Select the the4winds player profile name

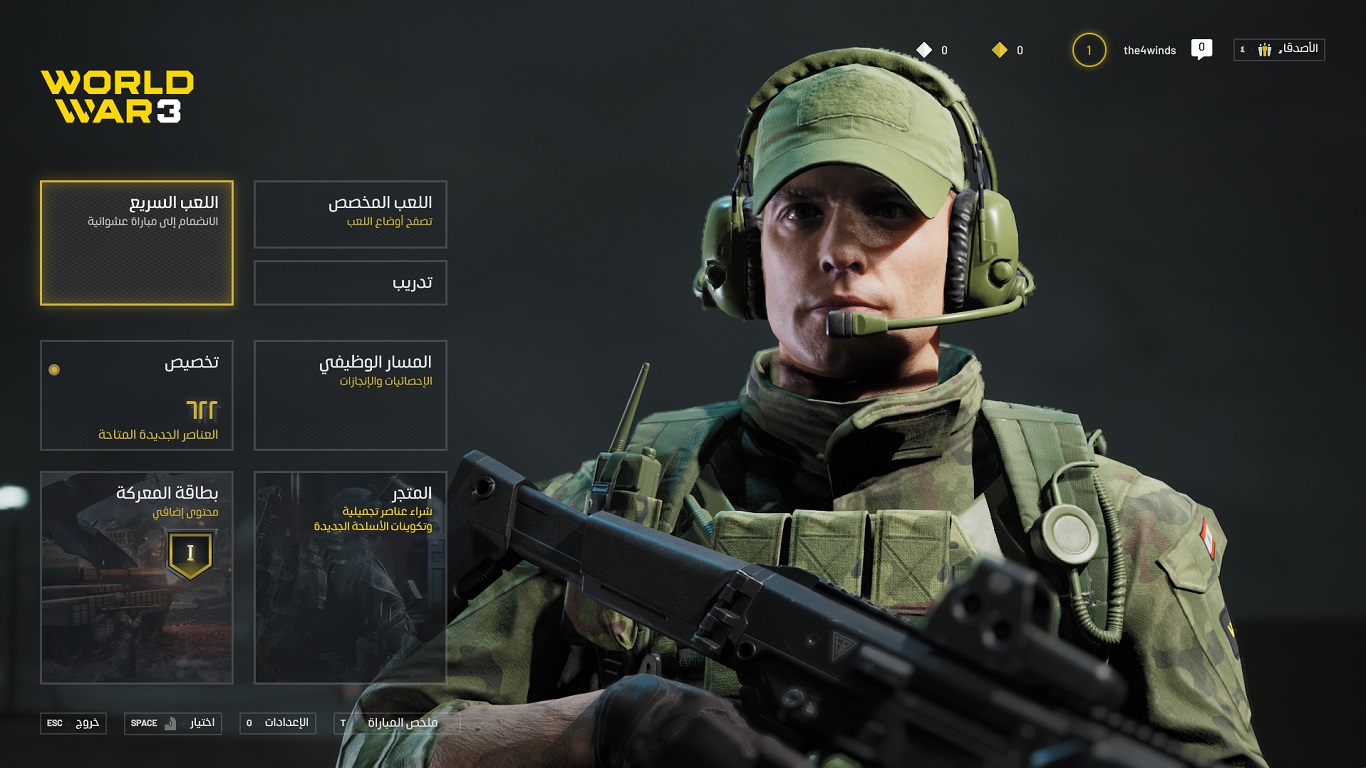[x=1149, y=50]
